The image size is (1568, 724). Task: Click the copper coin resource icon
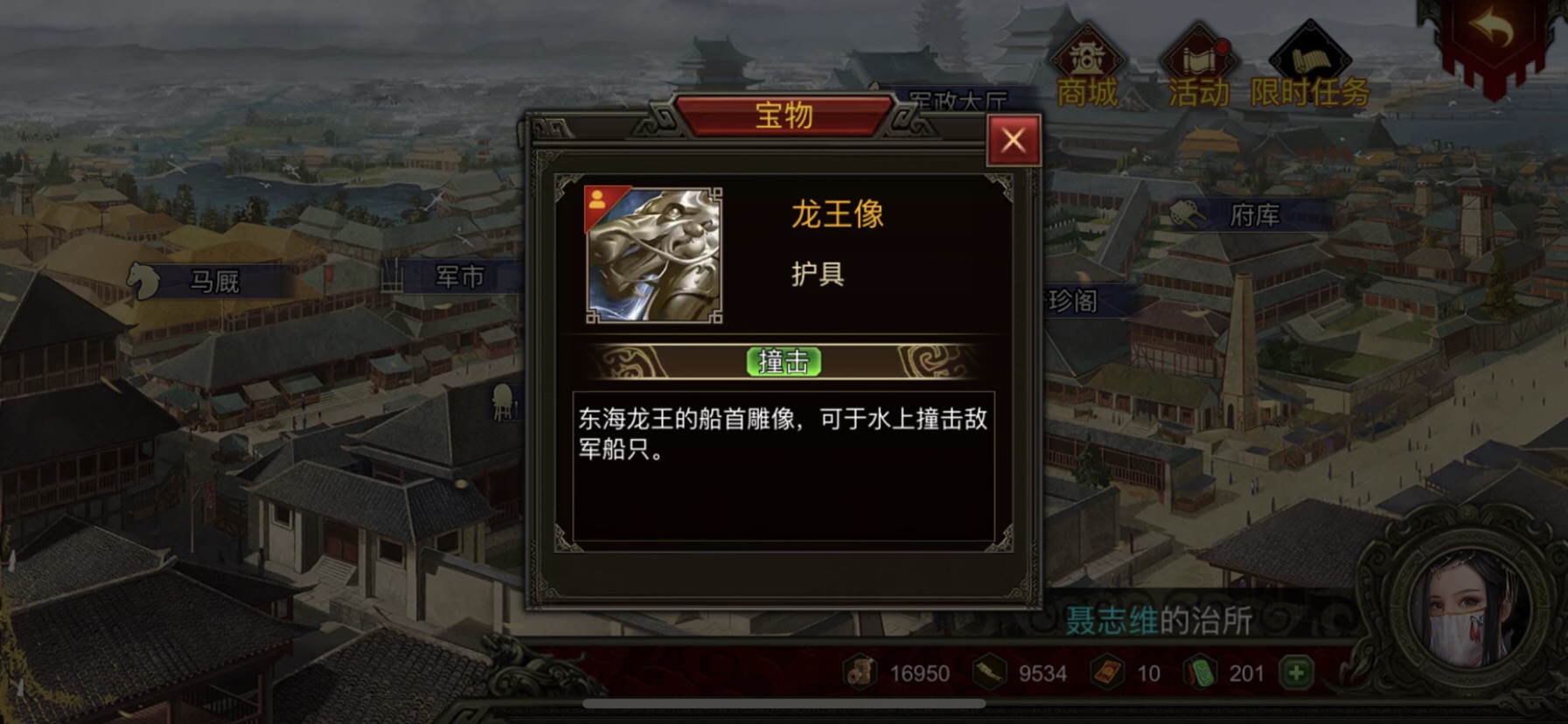click(x=861, y=673)
